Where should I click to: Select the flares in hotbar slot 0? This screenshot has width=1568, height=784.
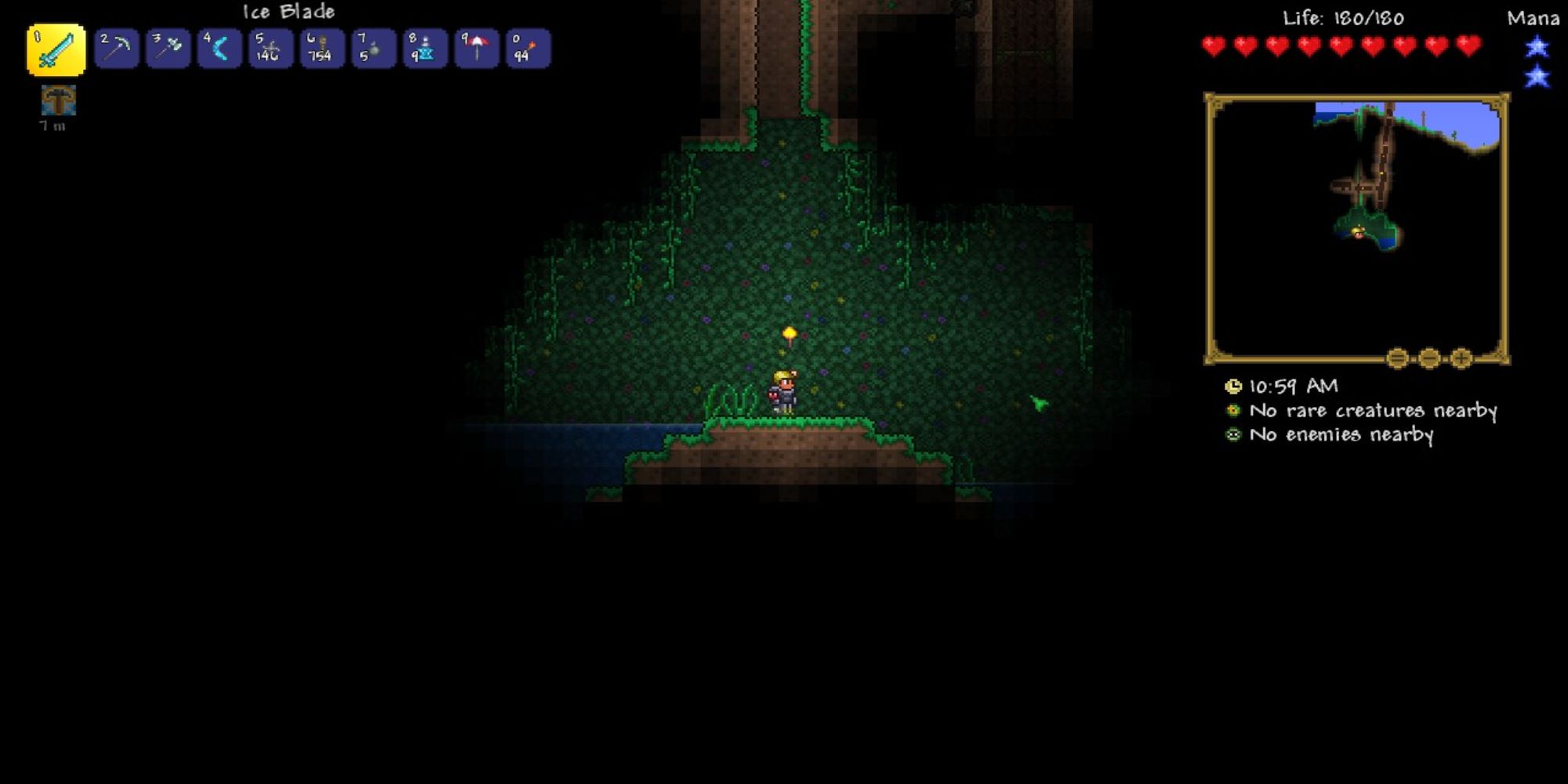(x=527, y=49)
